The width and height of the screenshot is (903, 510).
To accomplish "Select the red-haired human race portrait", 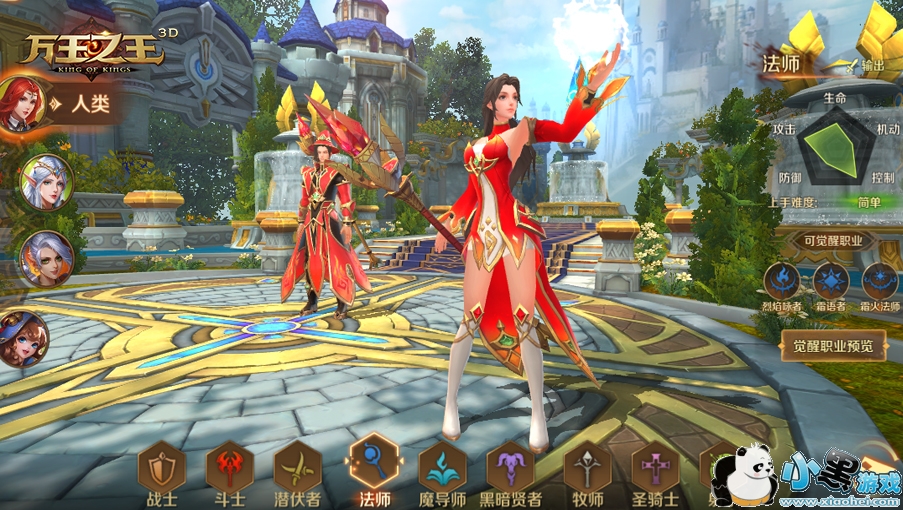I will (22, 103).
